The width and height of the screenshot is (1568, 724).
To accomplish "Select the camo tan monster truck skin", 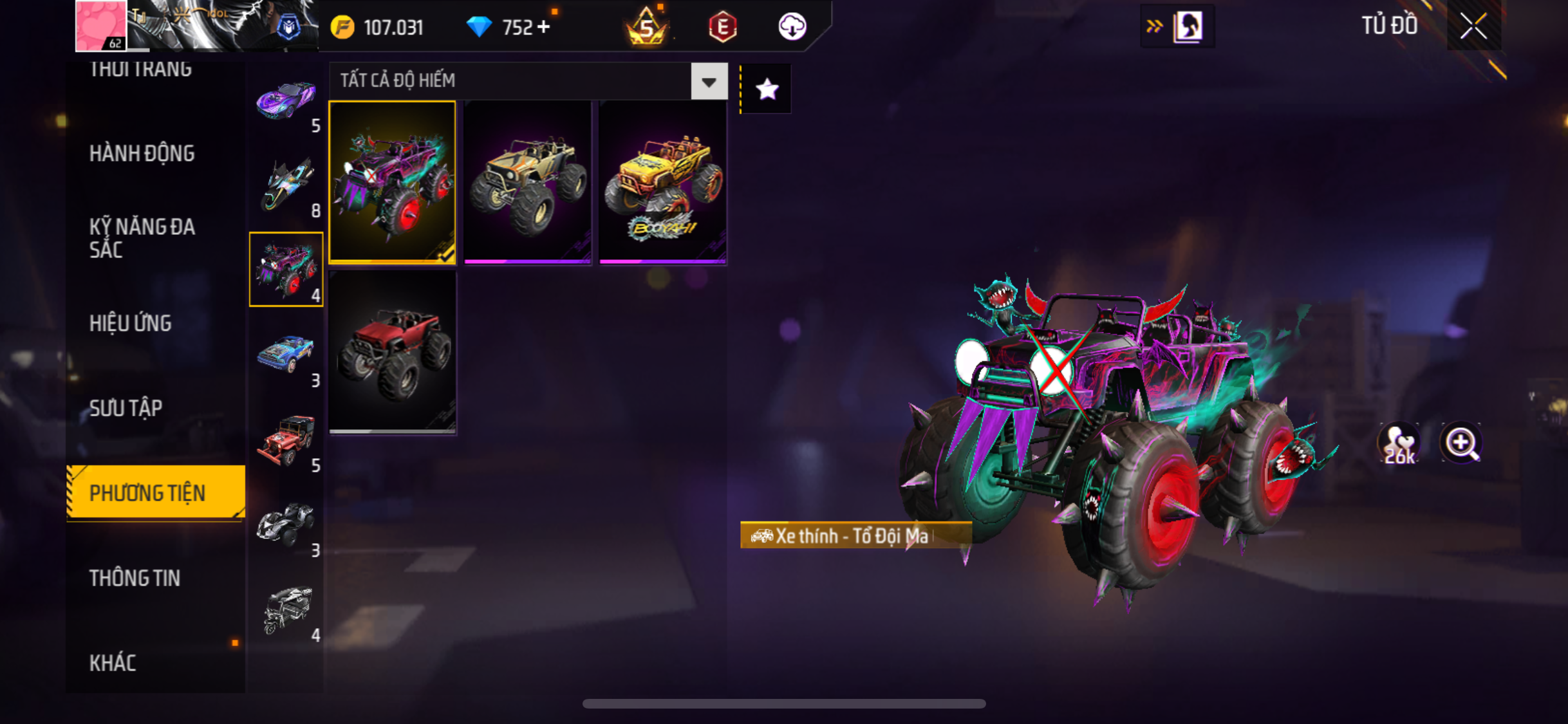I will pyautogui.click(x=527, y=182).
